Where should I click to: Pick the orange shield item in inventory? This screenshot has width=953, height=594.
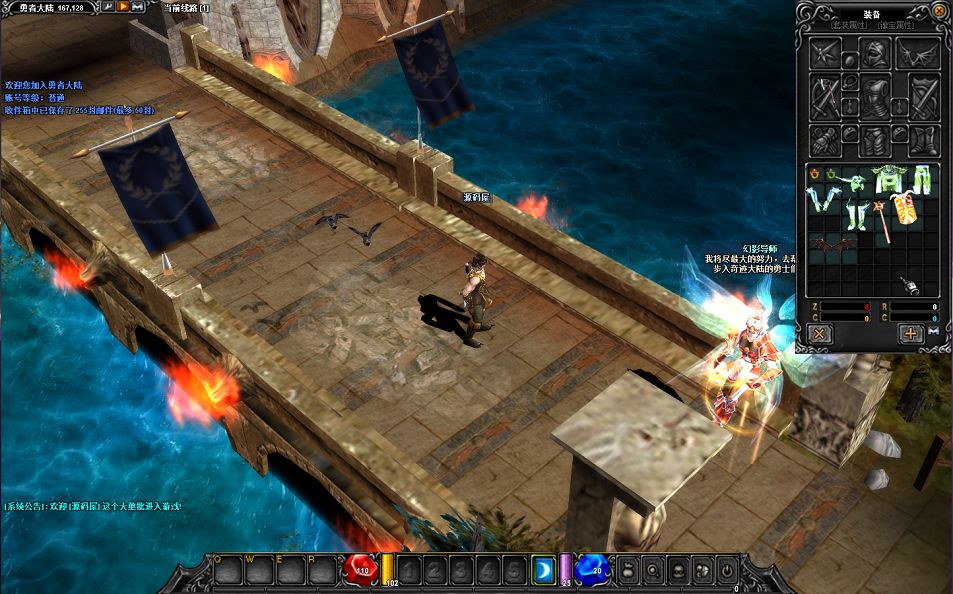(906, 209)
